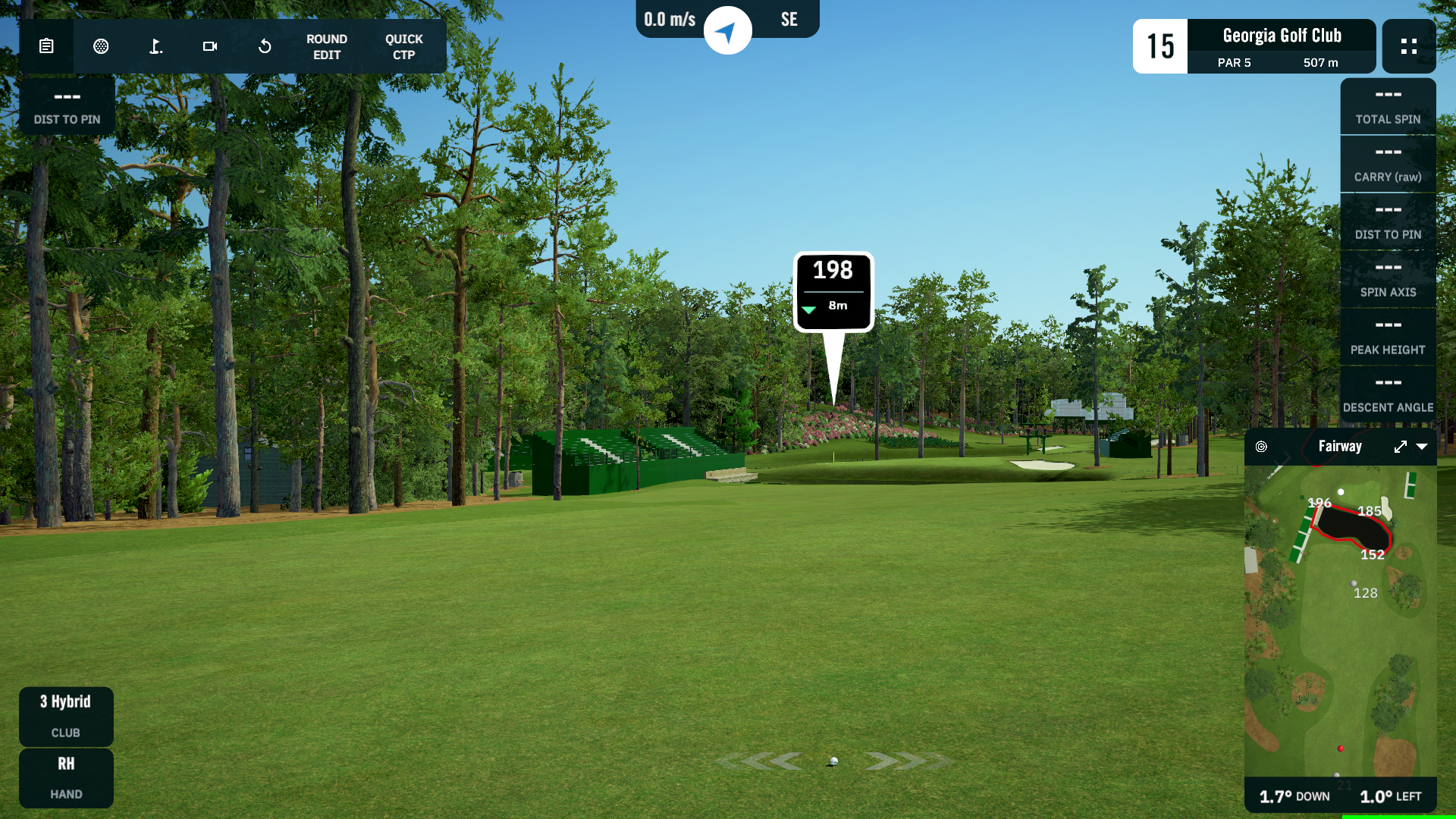Click the aim-left chevron arrows
This screenshot has height=819, width=1456.
762,761
